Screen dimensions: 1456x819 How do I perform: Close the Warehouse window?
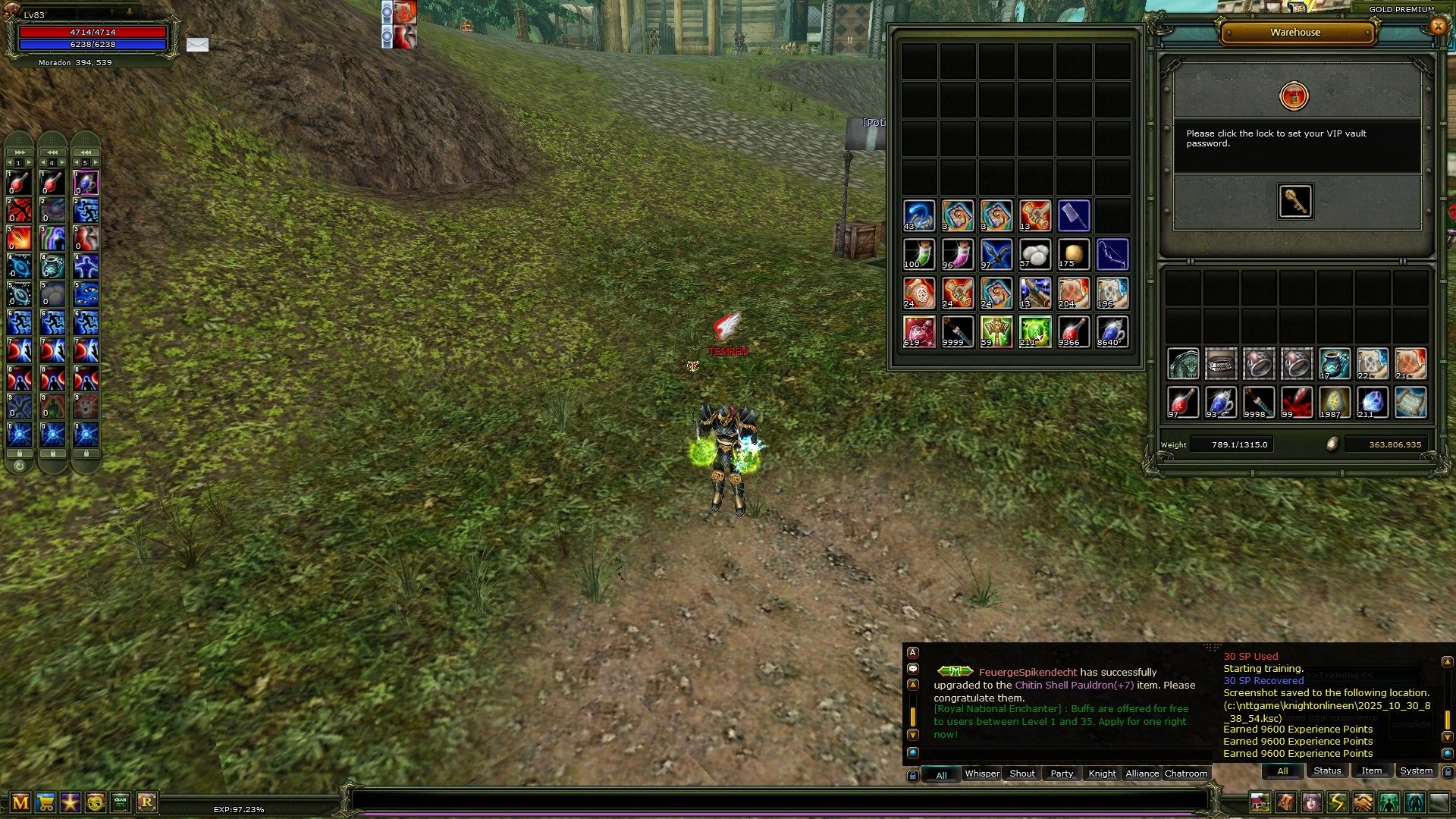click(1437, 26)
